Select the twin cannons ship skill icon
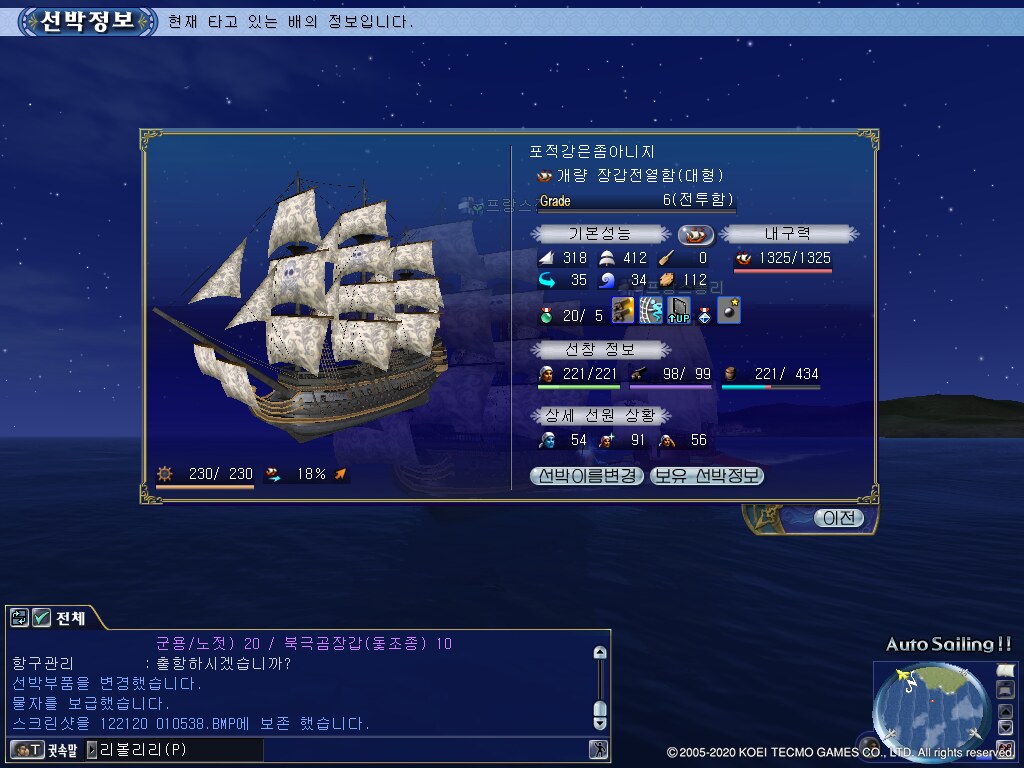 pyautogui.click(x=624, y=311)
